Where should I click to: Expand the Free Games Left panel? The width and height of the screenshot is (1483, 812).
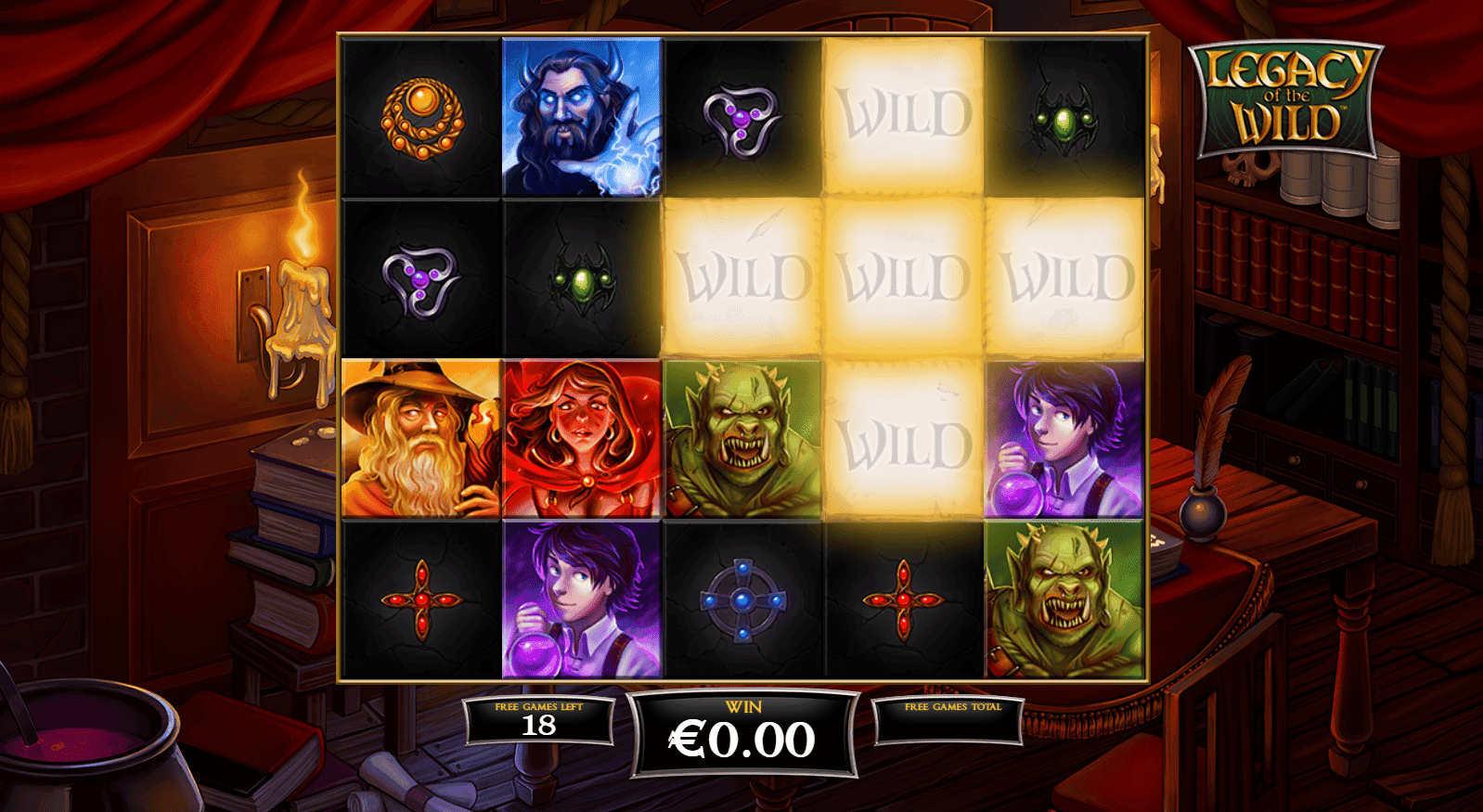(x=538, y=719)
